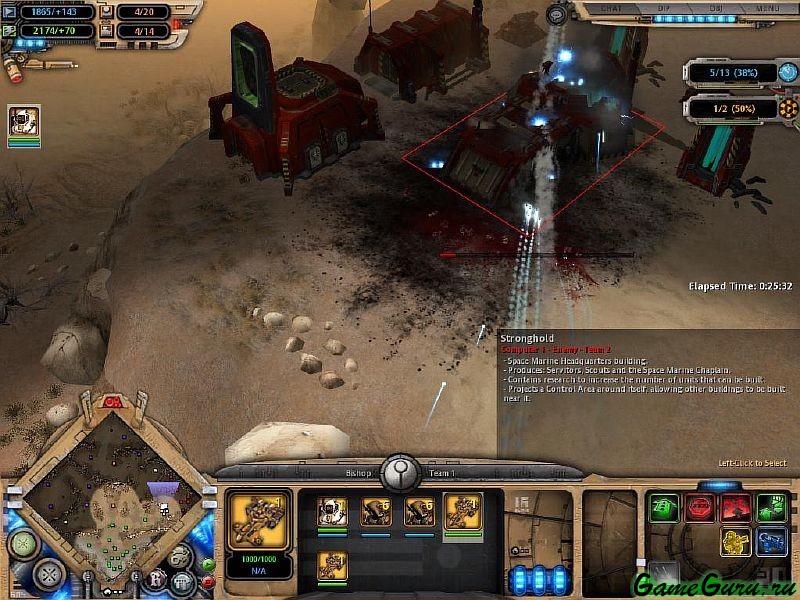Screen dimensions: 800x600
Task: Activate the green fist melee stance button
Action: tap(771, 507)
